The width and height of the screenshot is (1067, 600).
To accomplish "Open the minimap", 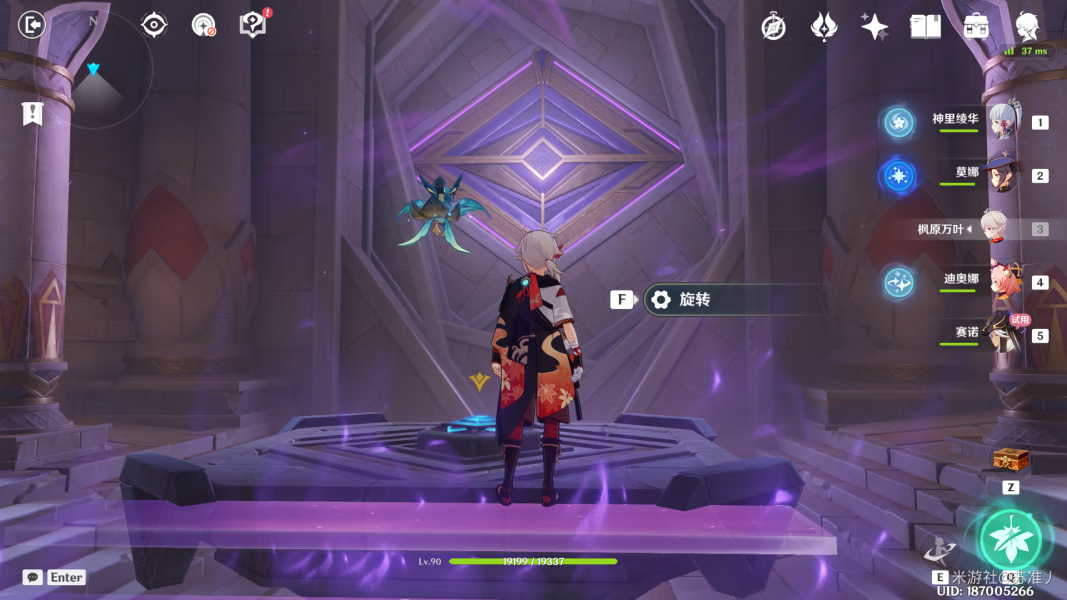I will [94, 68].
